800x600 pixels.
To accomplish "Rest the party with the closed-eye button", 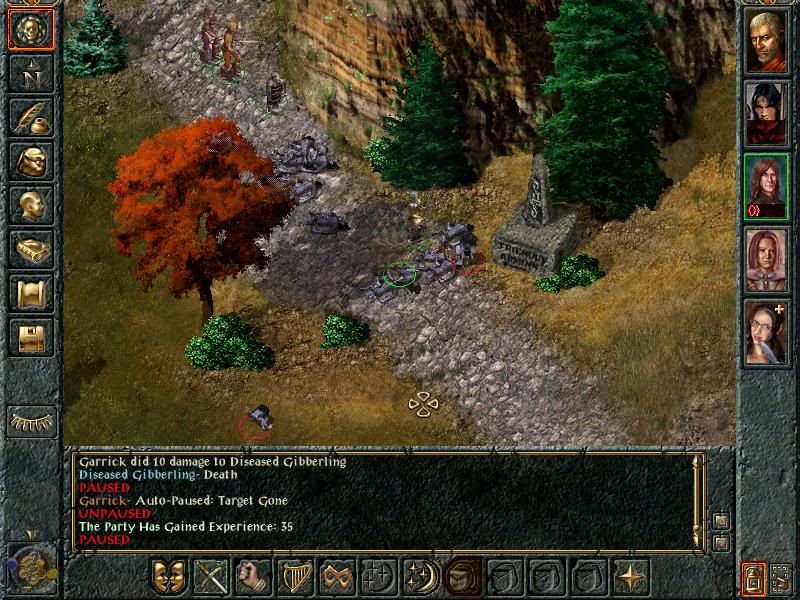I will pos(31,422).
